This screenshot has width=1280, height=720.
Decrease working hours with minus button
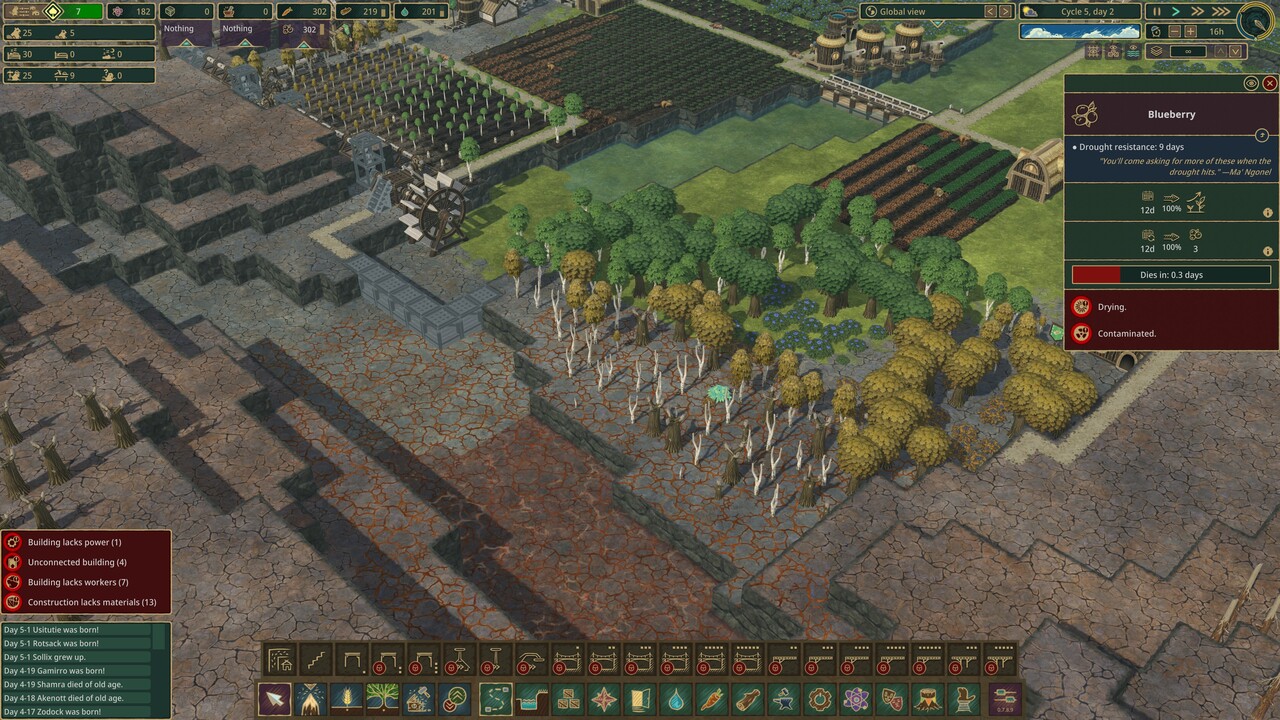coord(1175,31)
